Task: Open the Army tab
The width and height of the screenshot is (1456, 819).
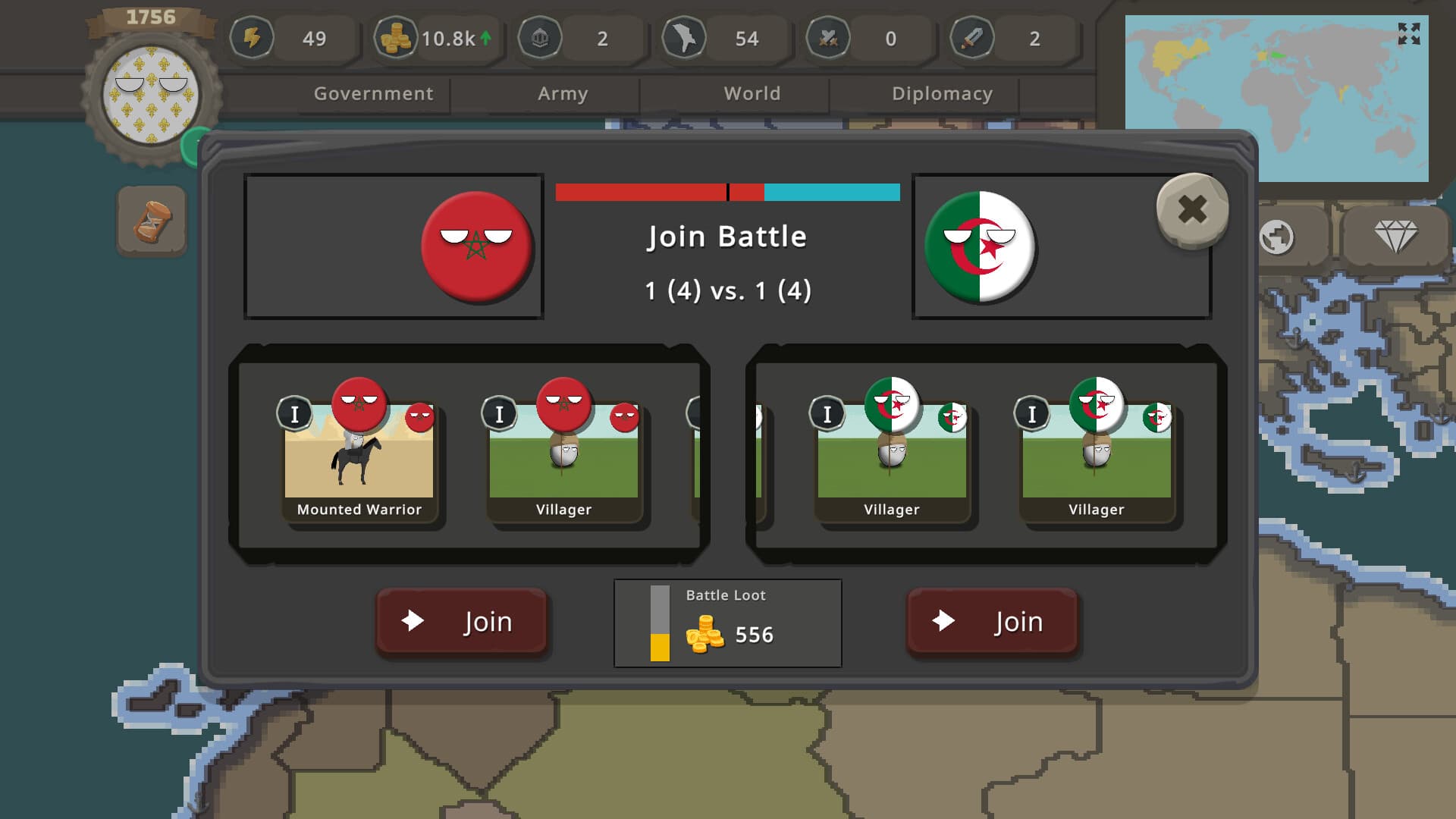Action: pyautogui.click(x=562, y=93)
